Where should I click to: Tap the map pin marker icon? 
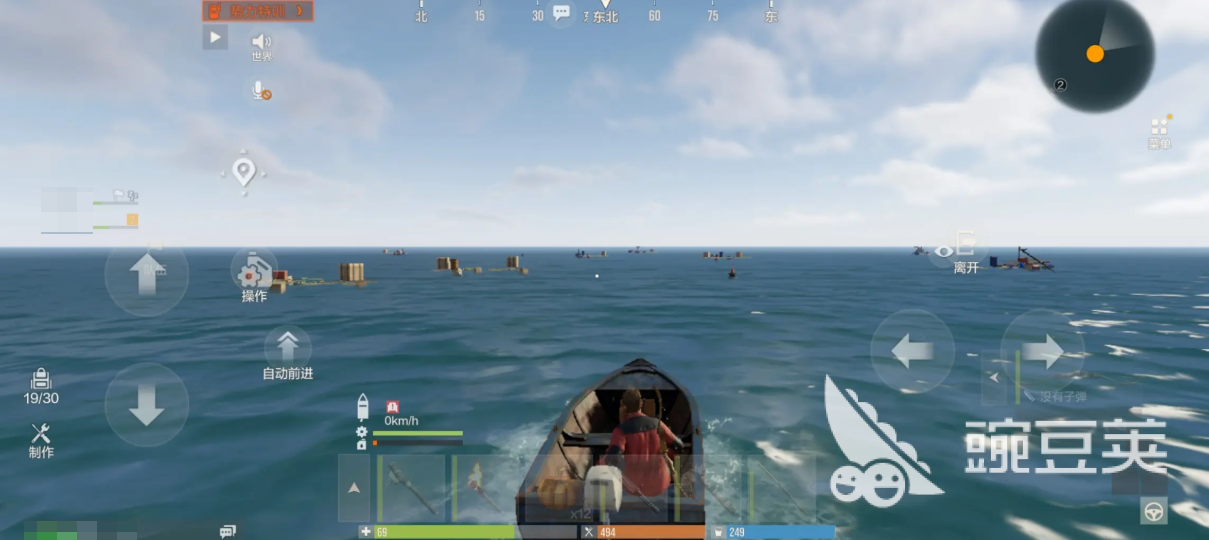click(x=243, y=172)
